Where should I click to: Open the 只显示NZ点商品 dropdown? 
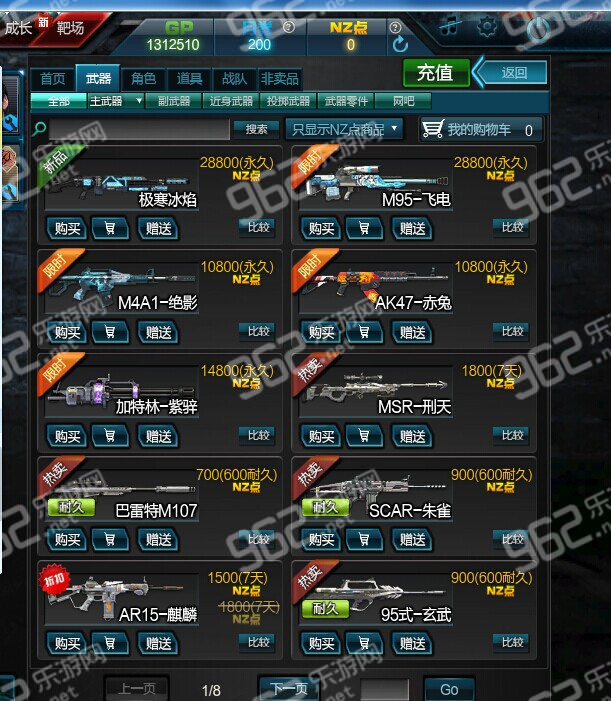pos(344,129)
